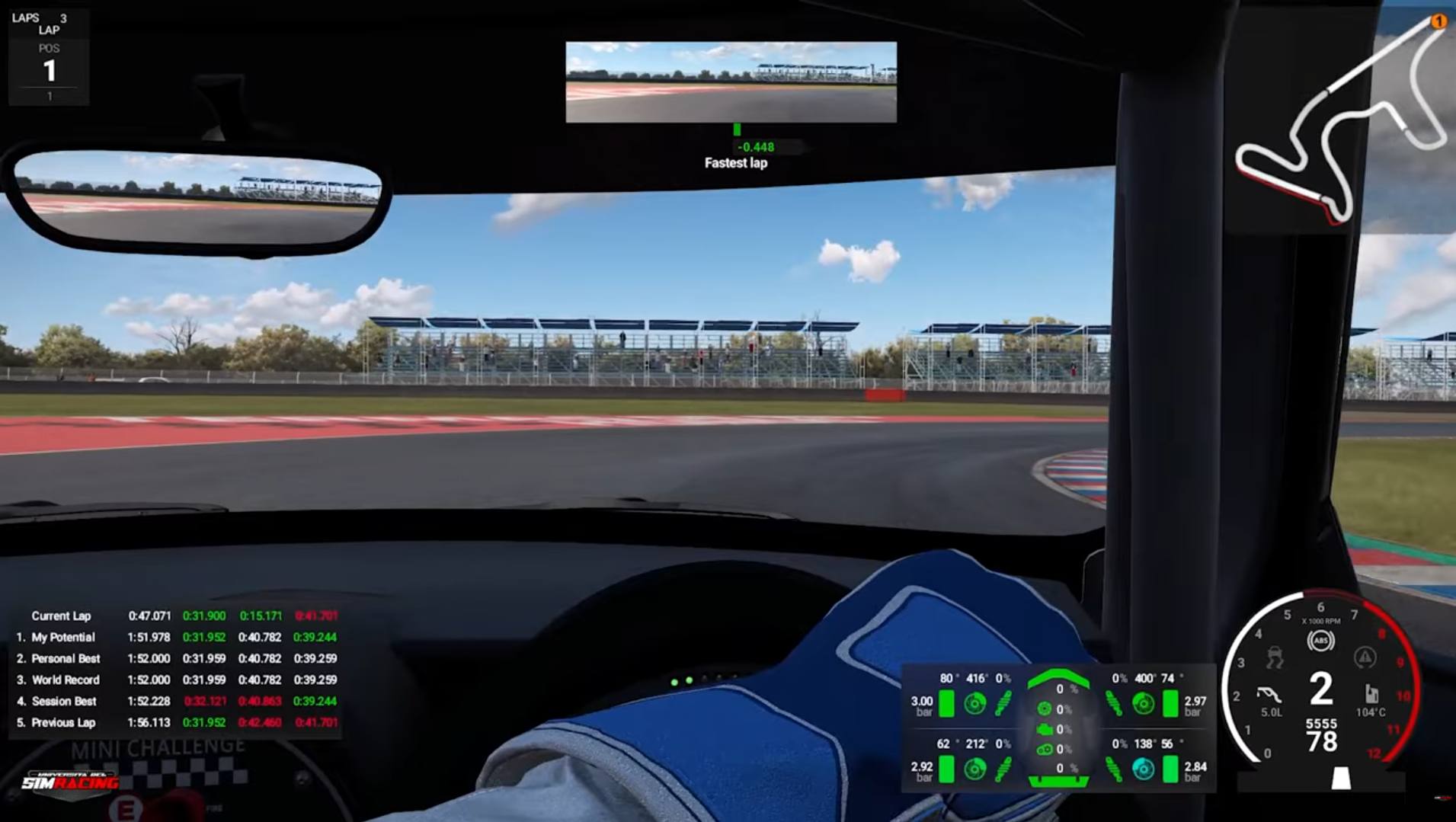
Task: Toggle the track map widget top-right
Action: point(1341,122)
